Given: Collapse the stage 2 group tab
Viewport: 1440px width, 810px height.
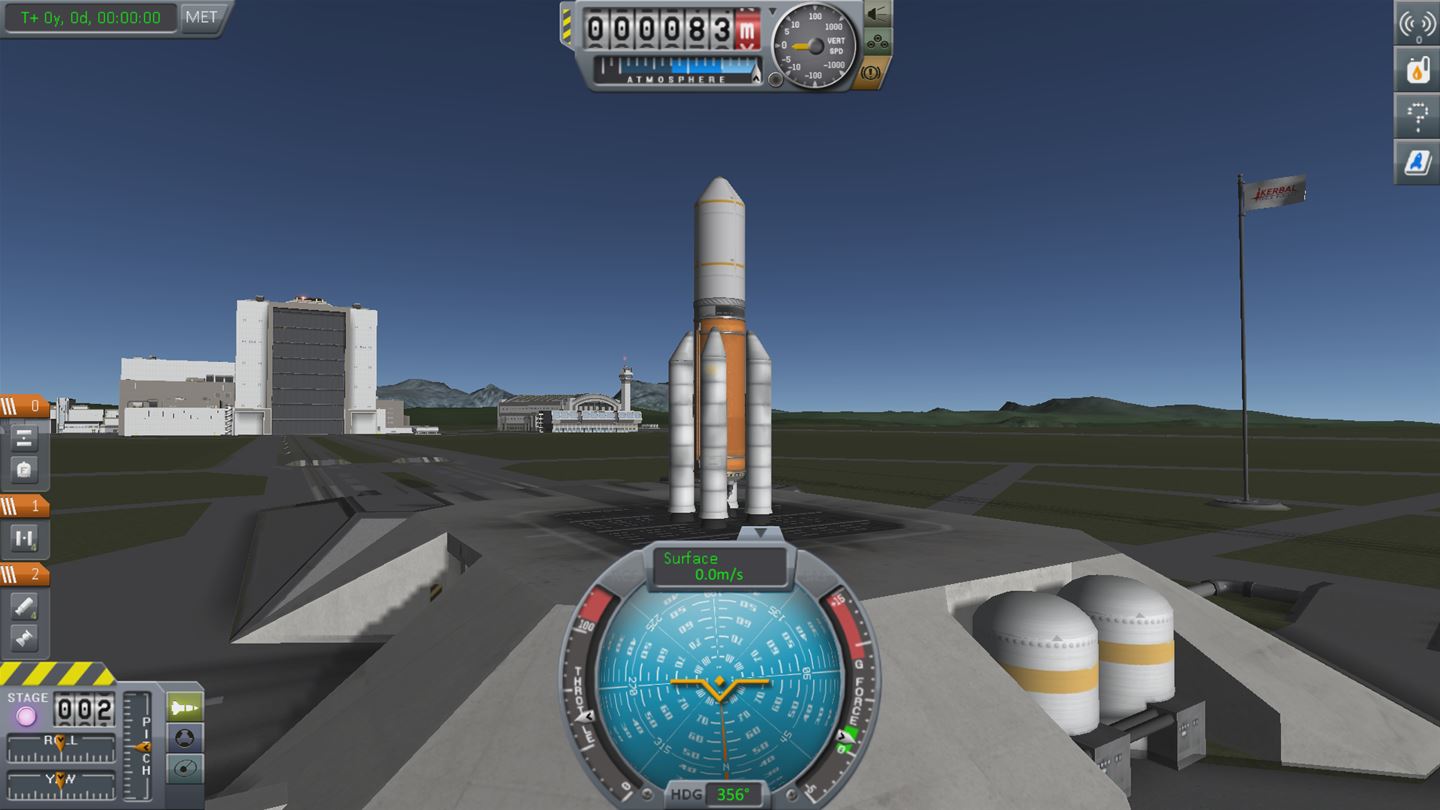Looking at the screenshot, I should [25, 573].
